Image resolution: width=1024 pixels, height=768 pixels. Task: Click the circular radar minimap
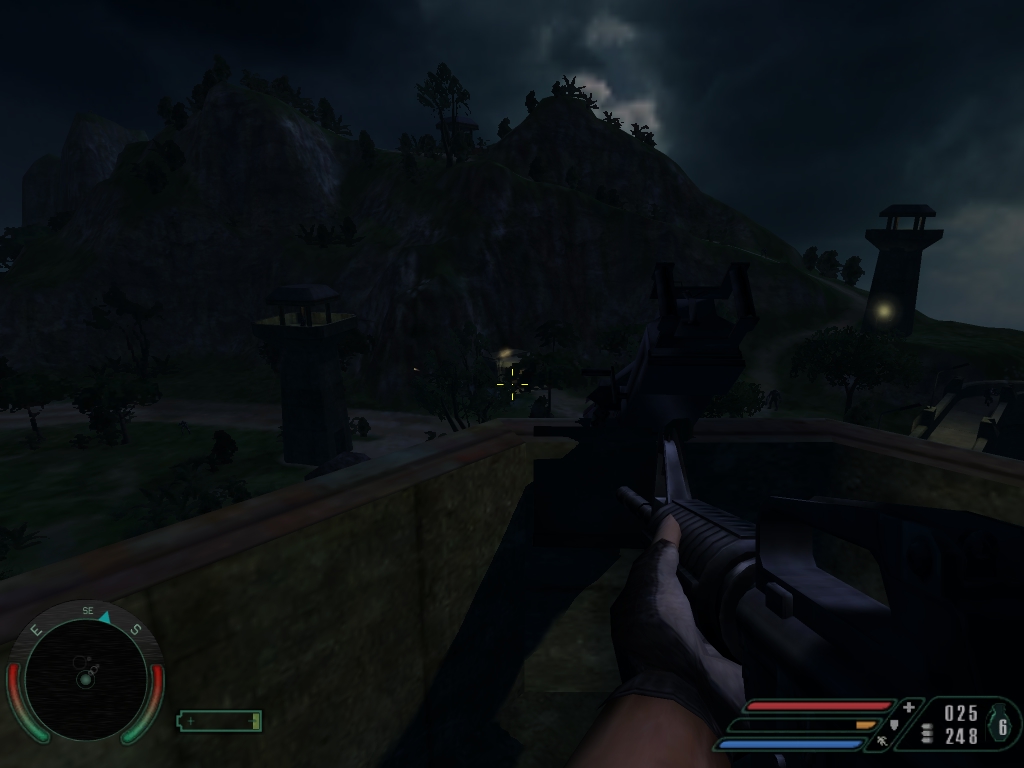[x=85, y=679]
